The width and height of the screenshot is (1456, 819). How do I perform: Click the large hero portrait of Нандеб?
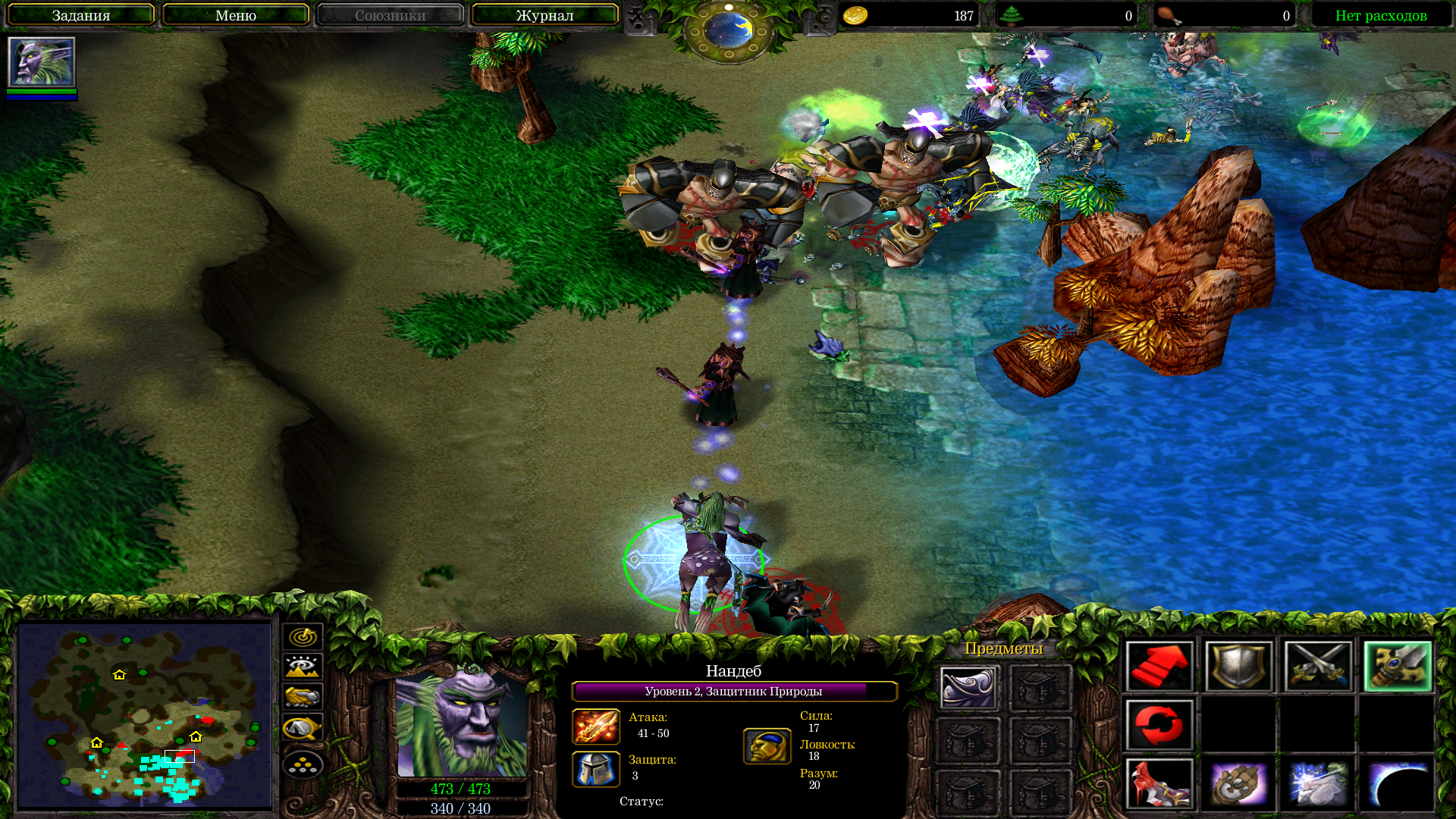click(x=461, y=724)
